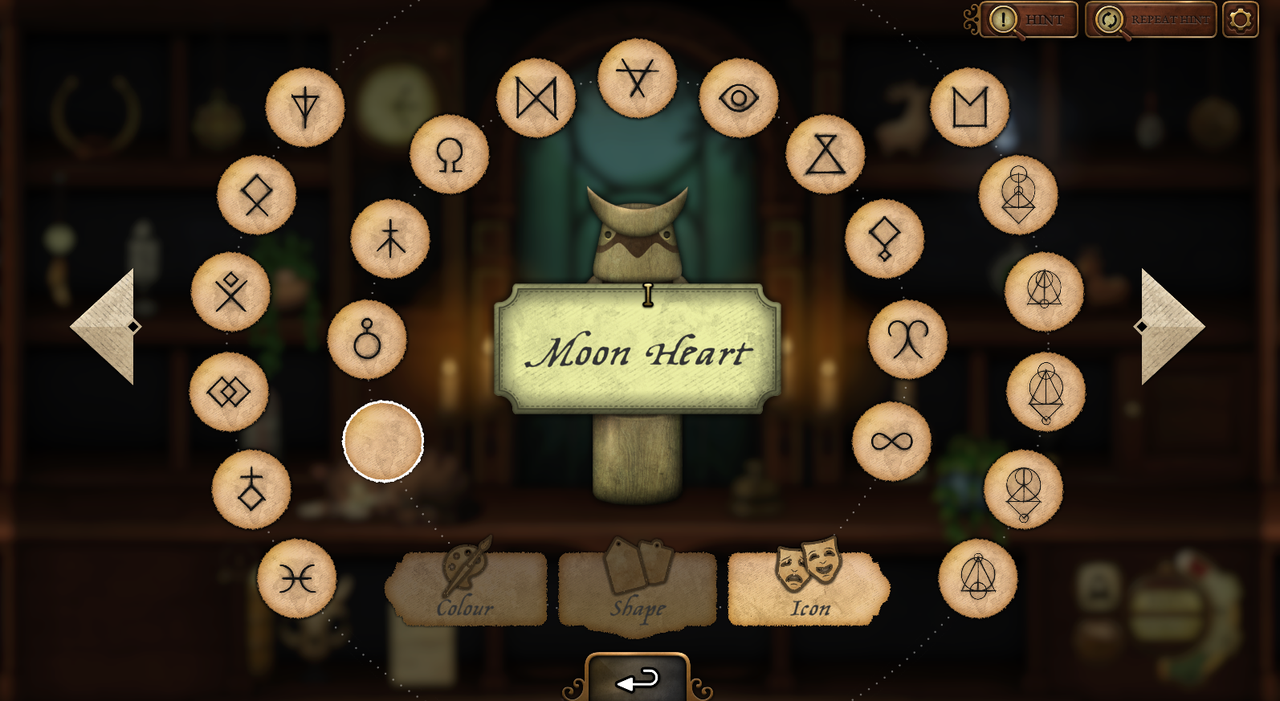The width and height of the screenshot is (1280, 701).
Task: Choose the eye symbol icon
Action: [x=738, y=98]
